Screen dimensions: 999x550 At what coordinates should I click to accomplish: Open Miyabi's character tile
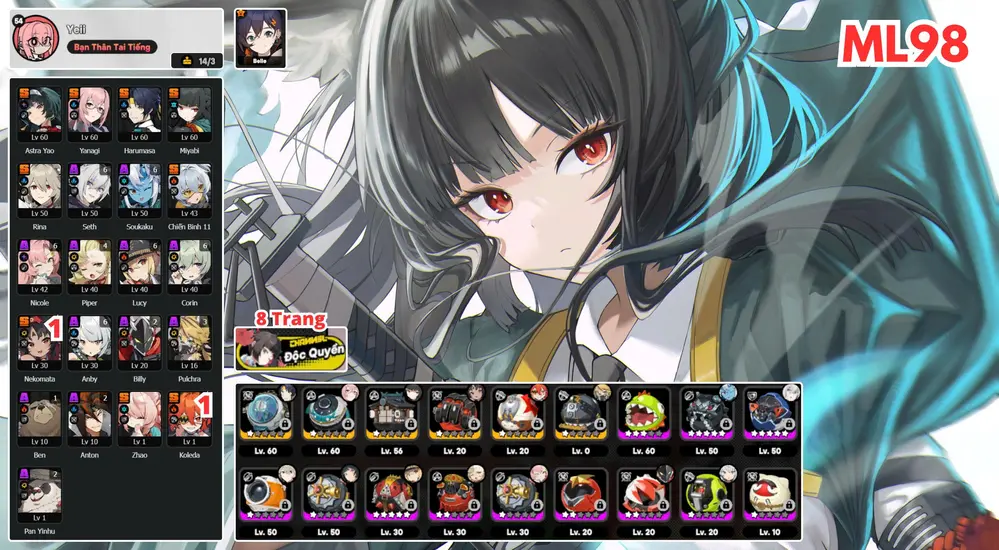point(190,112)
